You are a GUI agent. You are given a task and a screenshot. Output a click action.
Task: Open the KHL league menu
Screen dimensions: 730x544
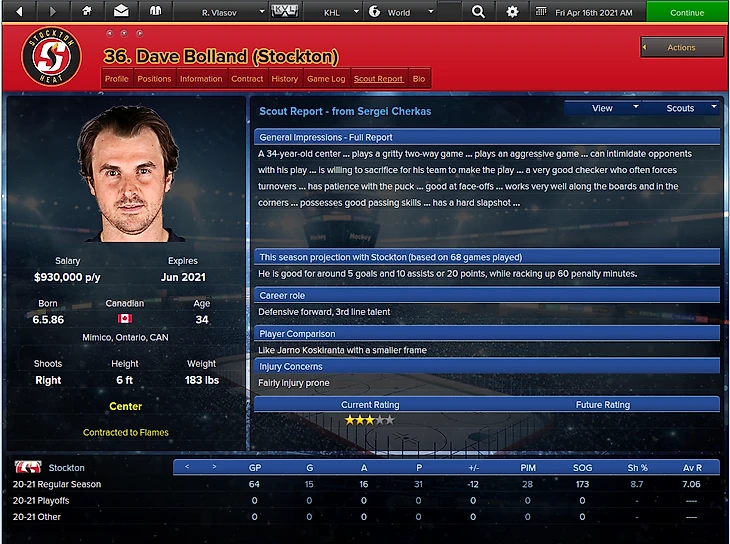tap(338, 13)
